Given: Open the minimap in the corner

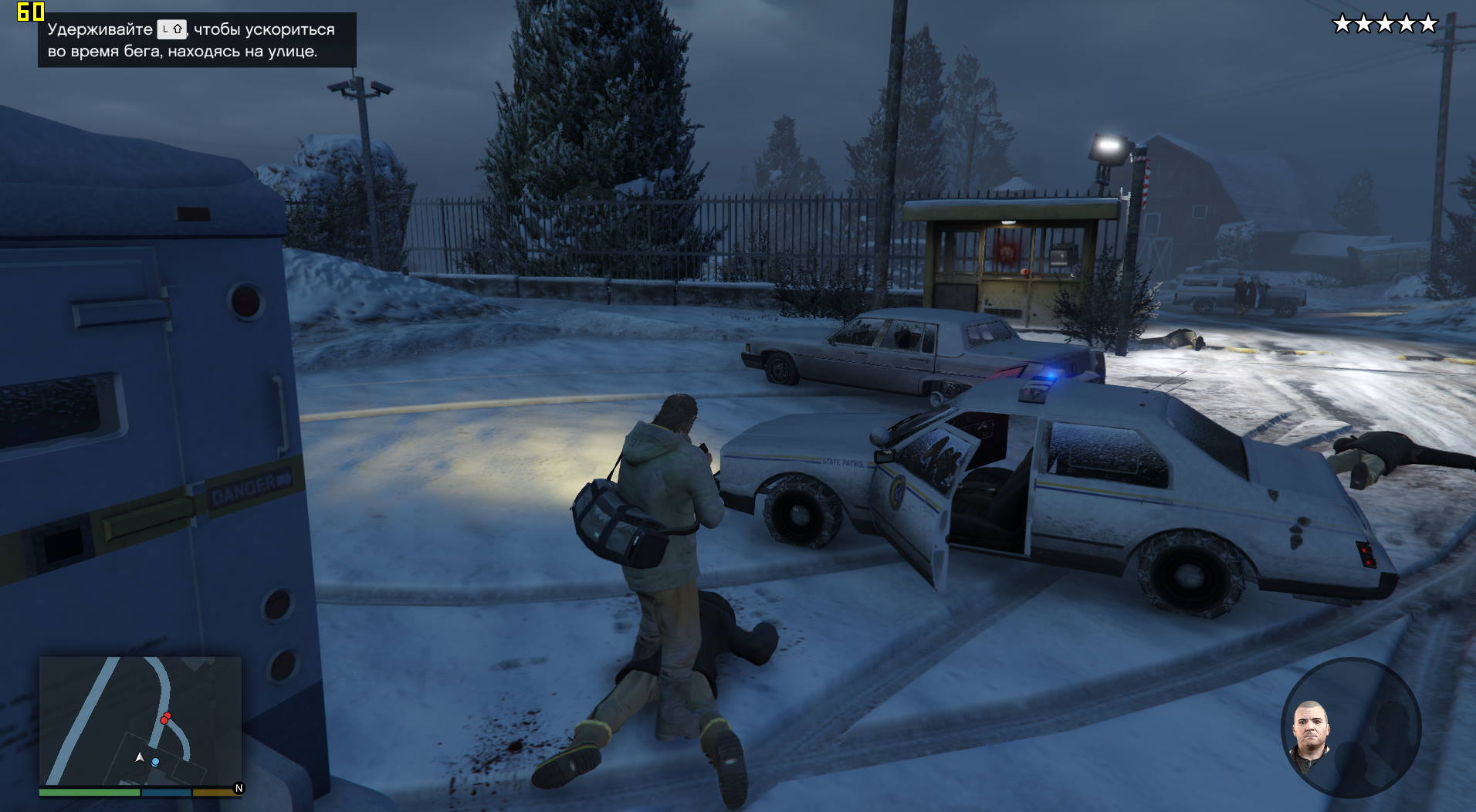Looking at the screenshot, I should (x=140, y=721).
